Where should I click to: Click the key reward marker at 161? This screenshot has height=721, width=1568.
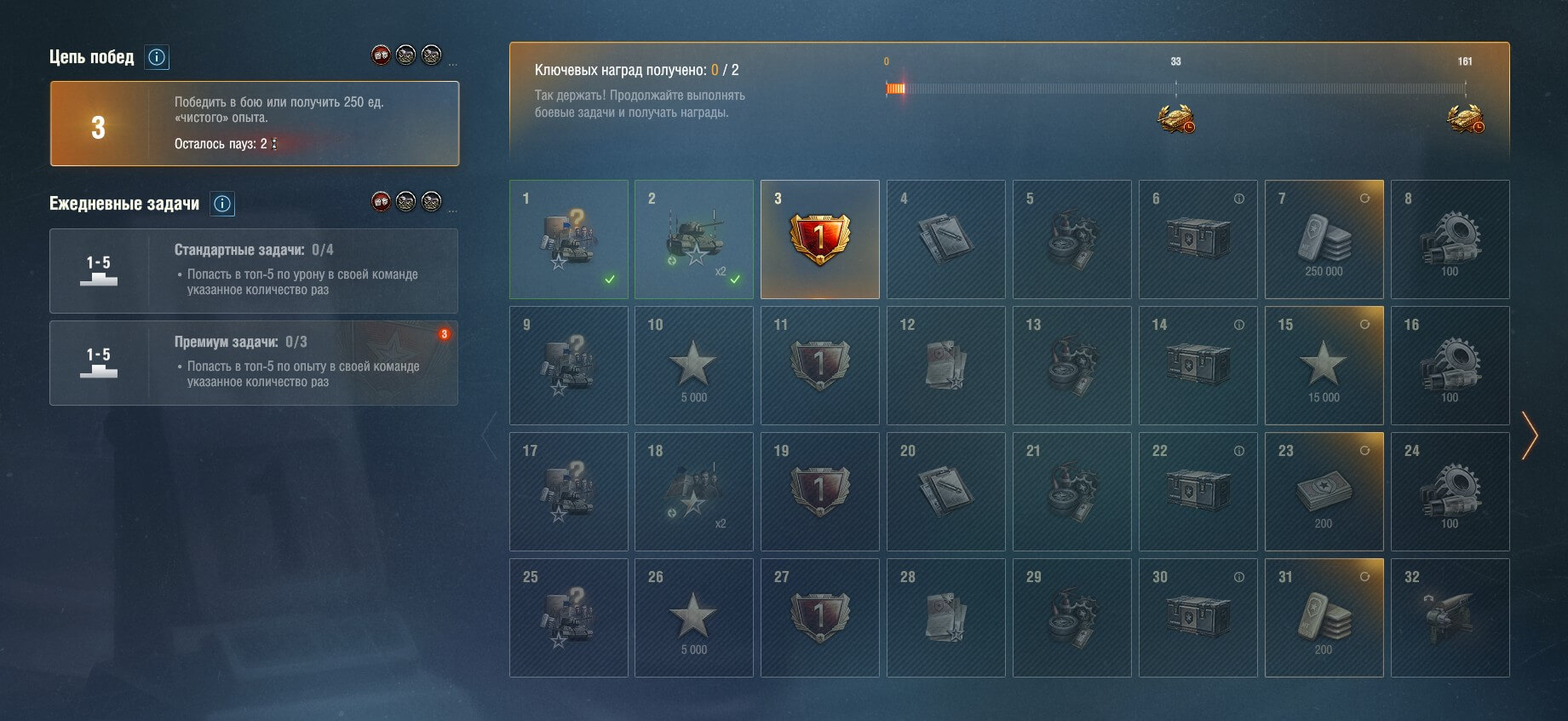[x=1465, y=118]
